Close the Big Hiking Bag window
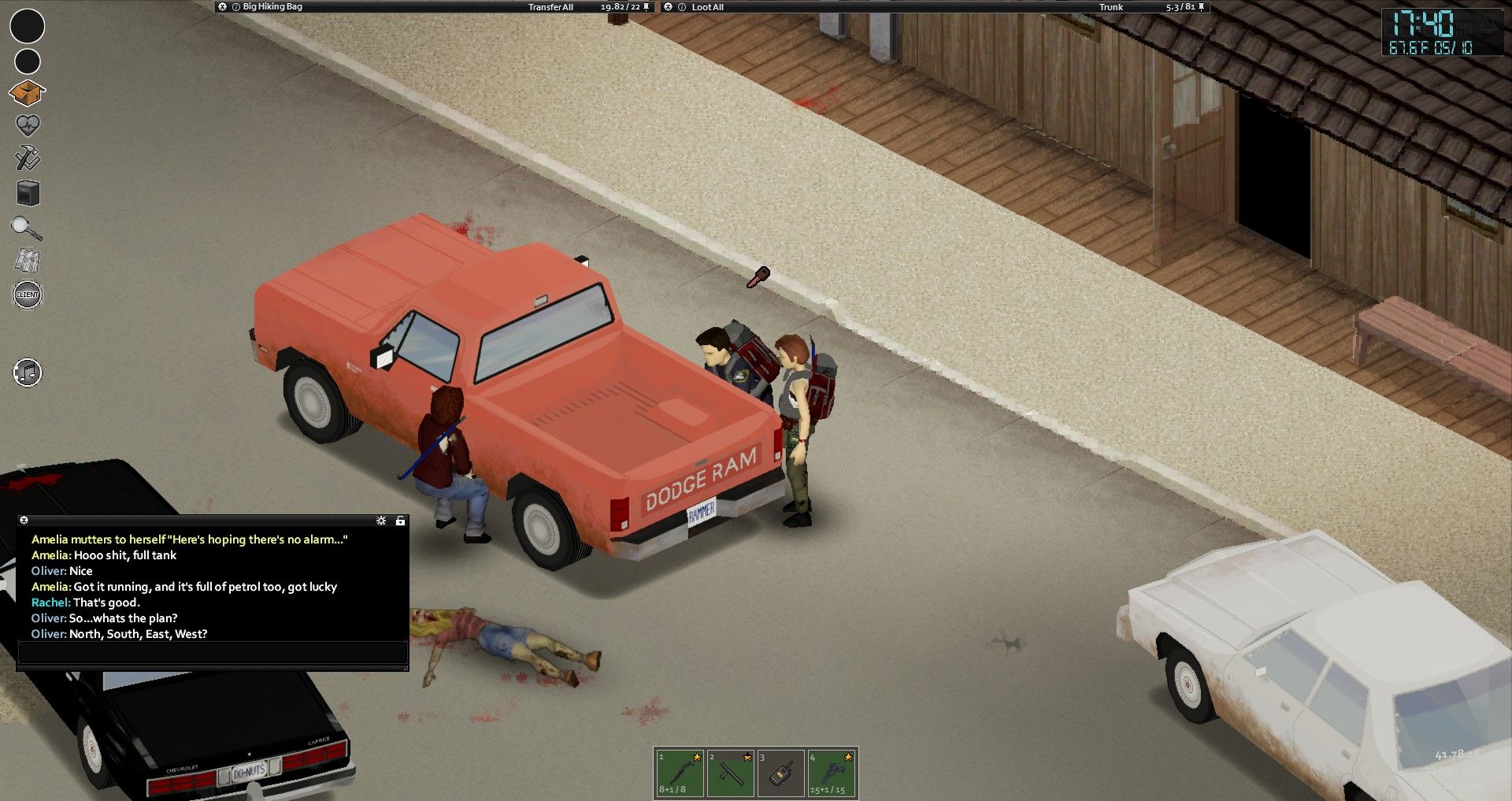1512x801 pixels. click(223, 7)
